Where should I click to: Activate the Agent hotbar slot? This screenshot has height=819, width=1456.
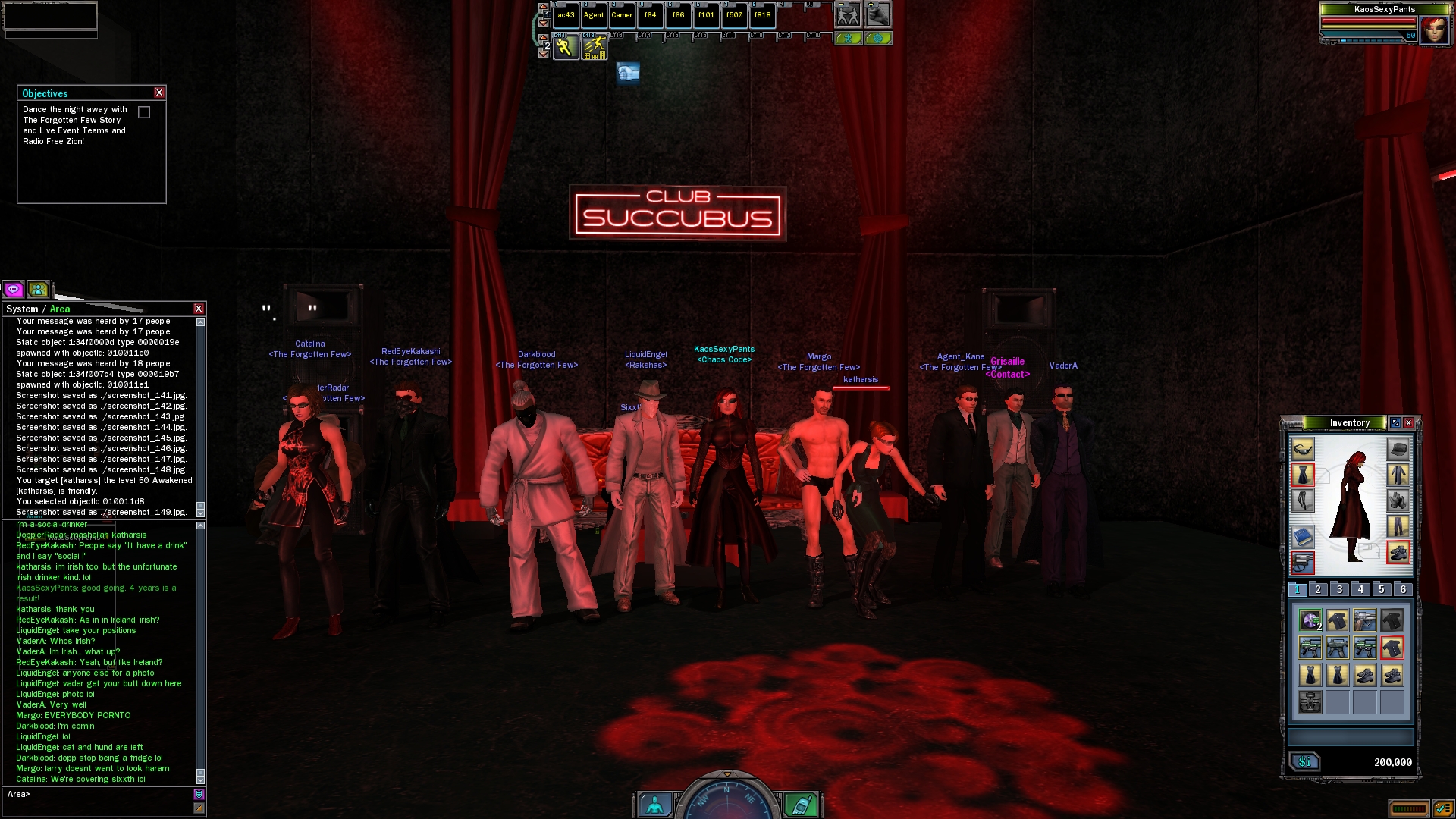(594, 15)
